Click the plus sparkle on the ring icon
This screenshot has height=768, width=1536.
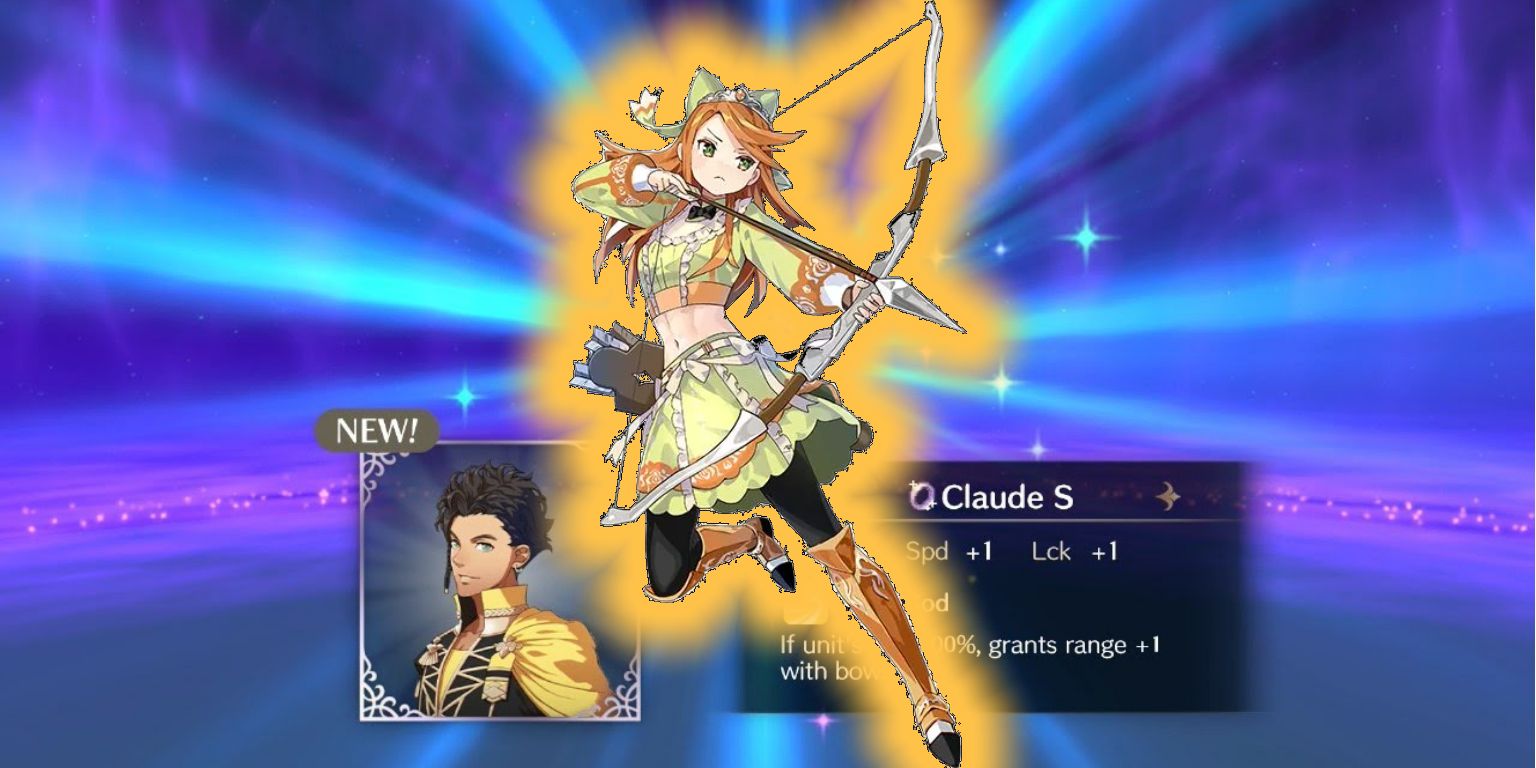pyautogui.click(x=913, y=484)
